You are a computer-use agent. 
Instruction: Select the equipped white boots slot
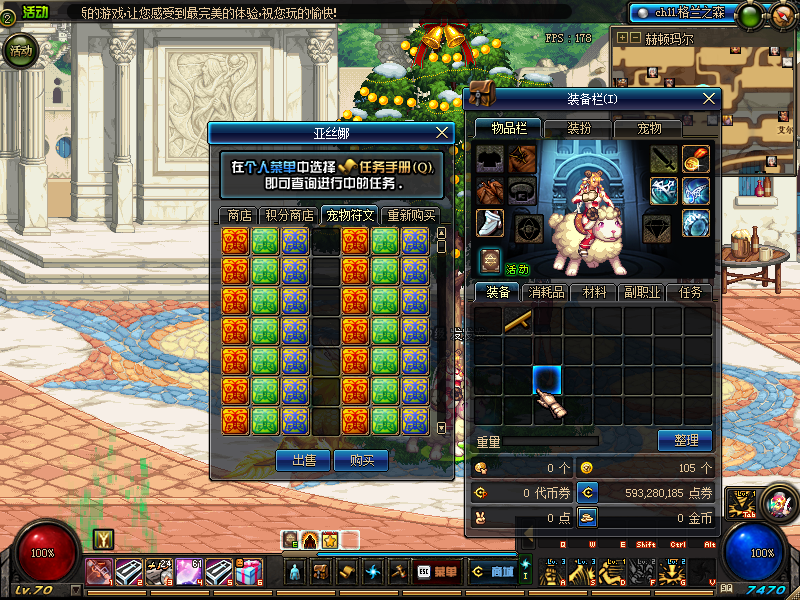click(490, 223)
